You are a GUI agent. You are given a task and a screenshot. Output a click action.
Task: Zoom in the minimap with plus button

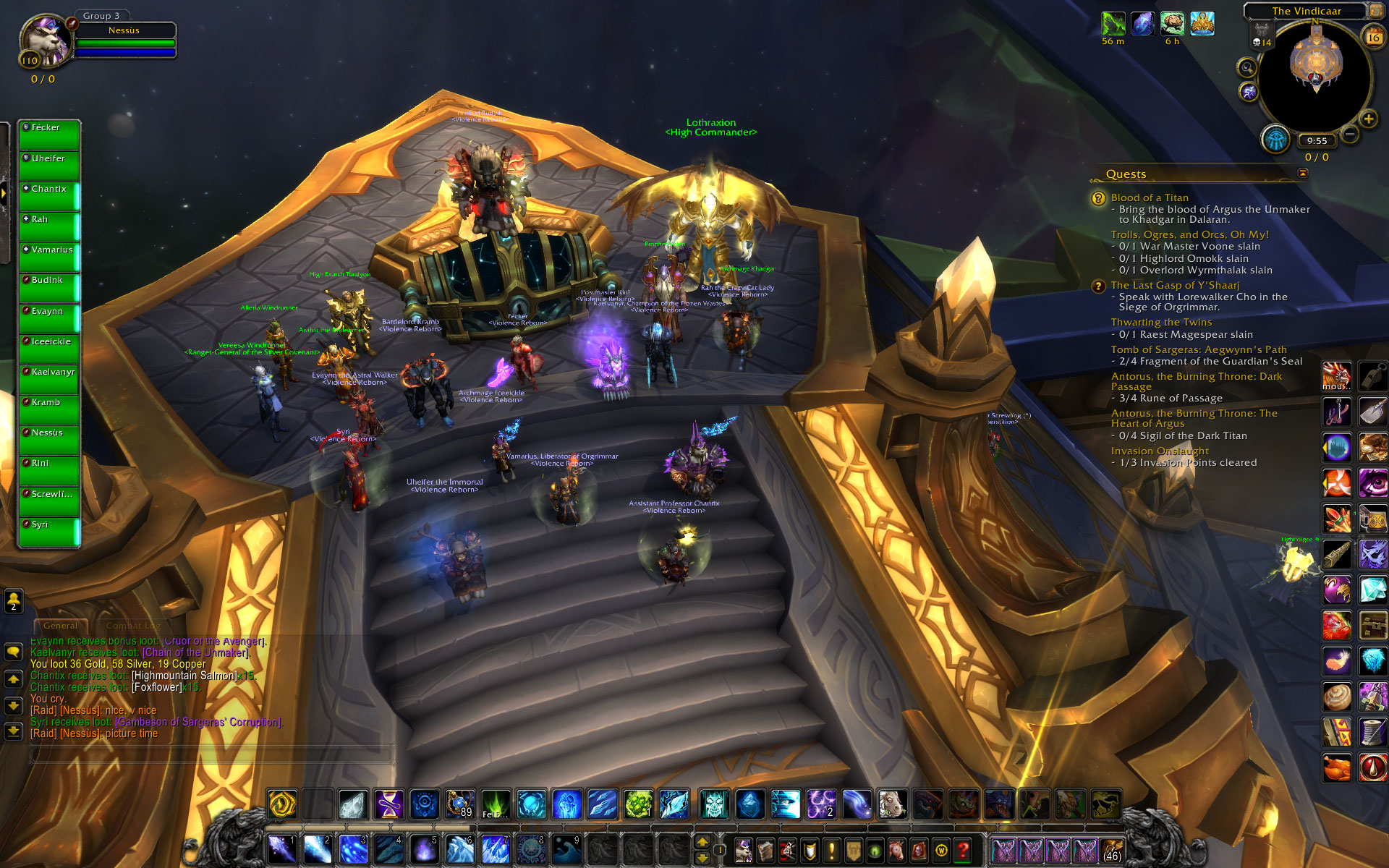[1368, 119]
